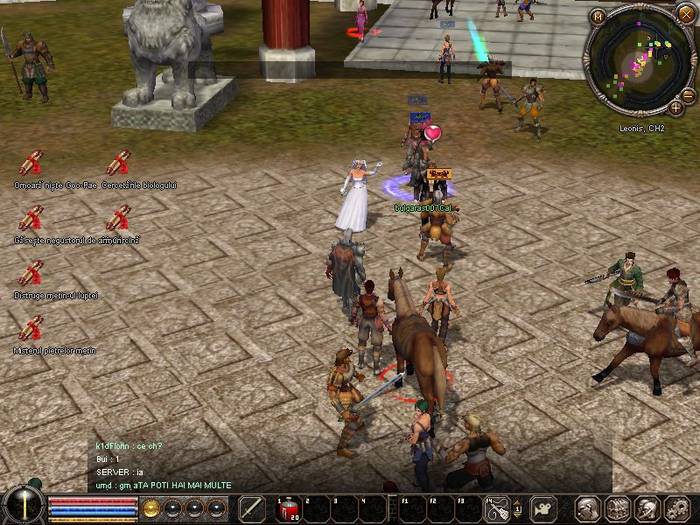Select the sword attack slot on the taskbar
The image size is (700, 525).
(252, 508)
